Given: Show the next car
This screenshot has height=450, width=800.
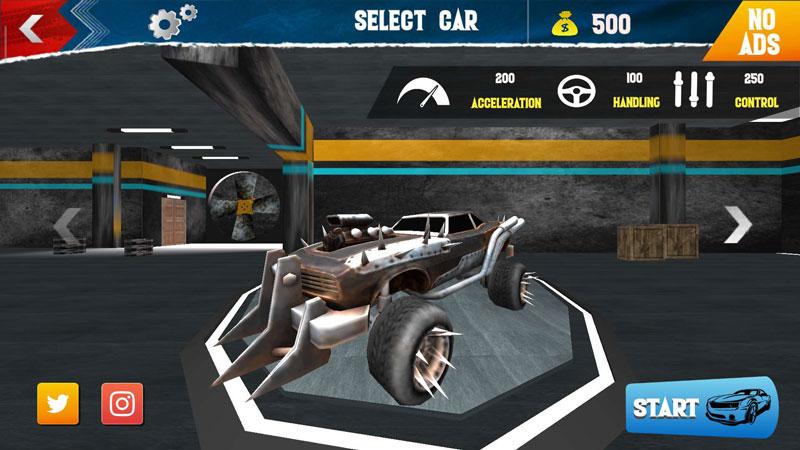Looking at the screenshot, I should pos(737,224).
